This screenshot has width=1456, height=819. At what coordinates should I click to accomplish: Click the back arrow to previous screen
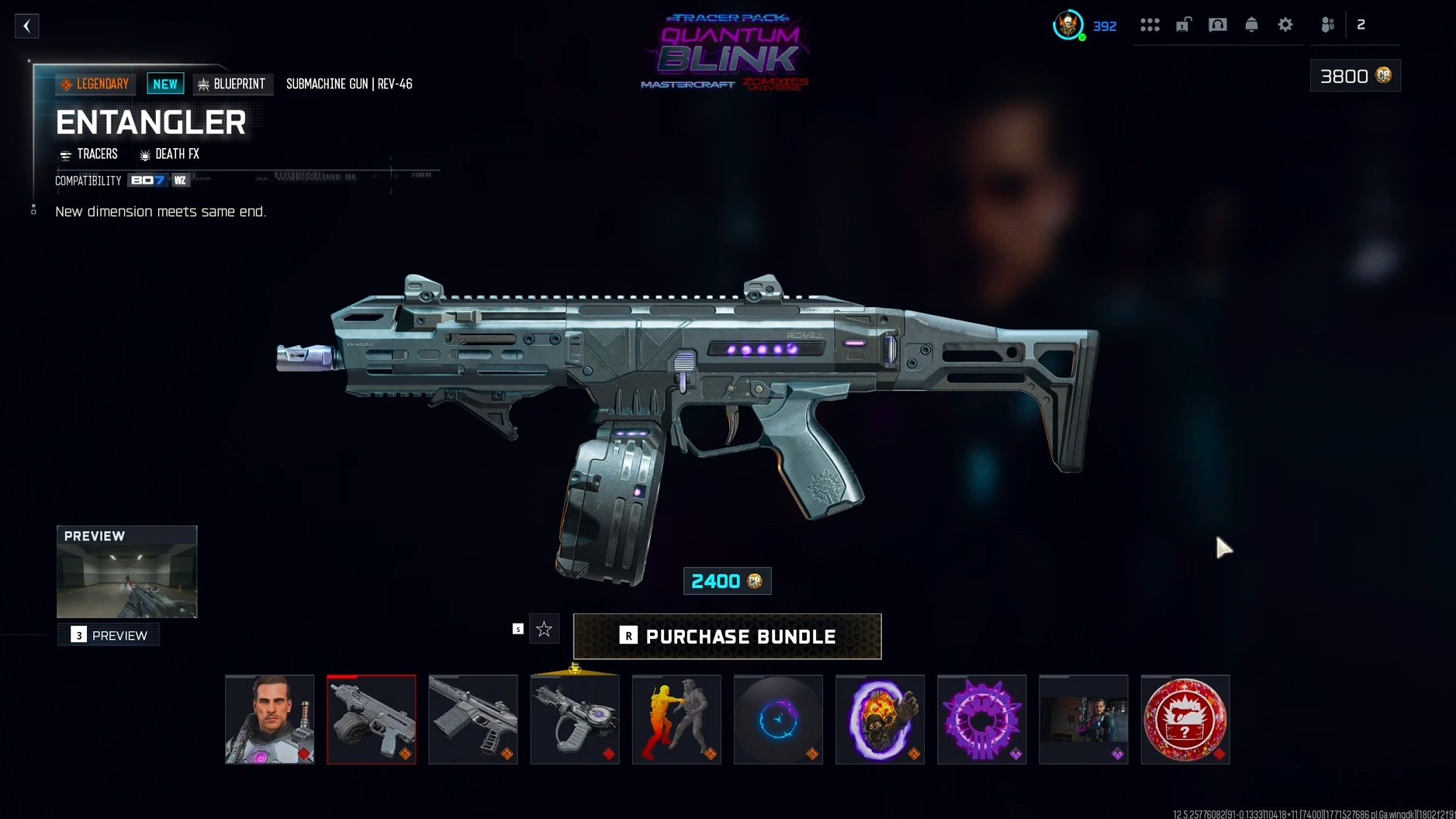[x=26, y=26]
